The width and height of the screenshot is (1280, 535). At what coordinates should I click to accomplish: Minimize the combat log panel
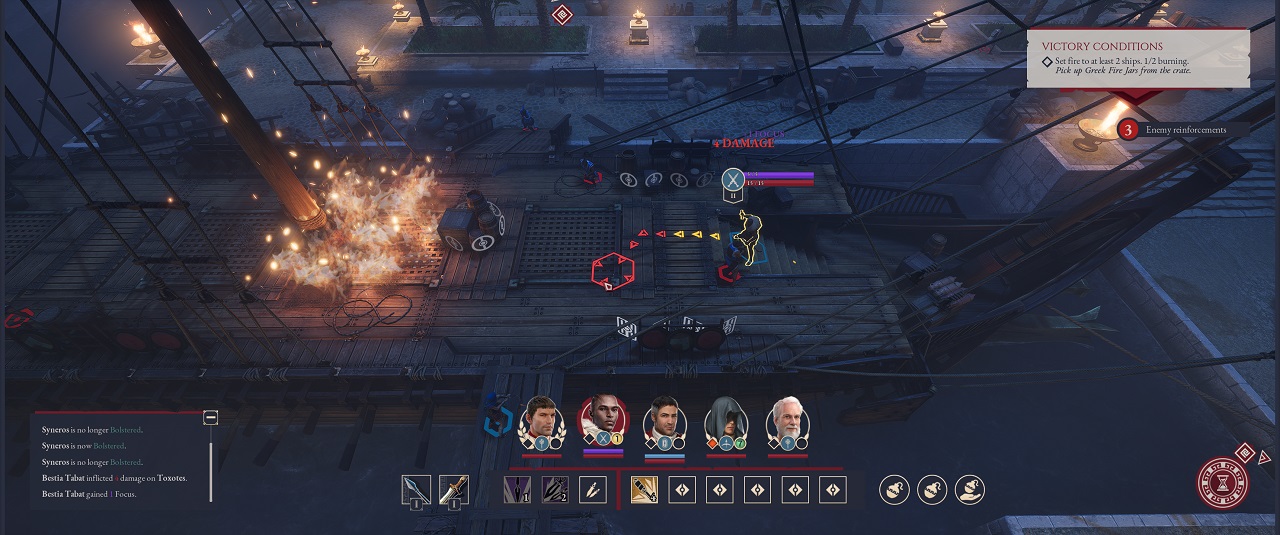210,417
